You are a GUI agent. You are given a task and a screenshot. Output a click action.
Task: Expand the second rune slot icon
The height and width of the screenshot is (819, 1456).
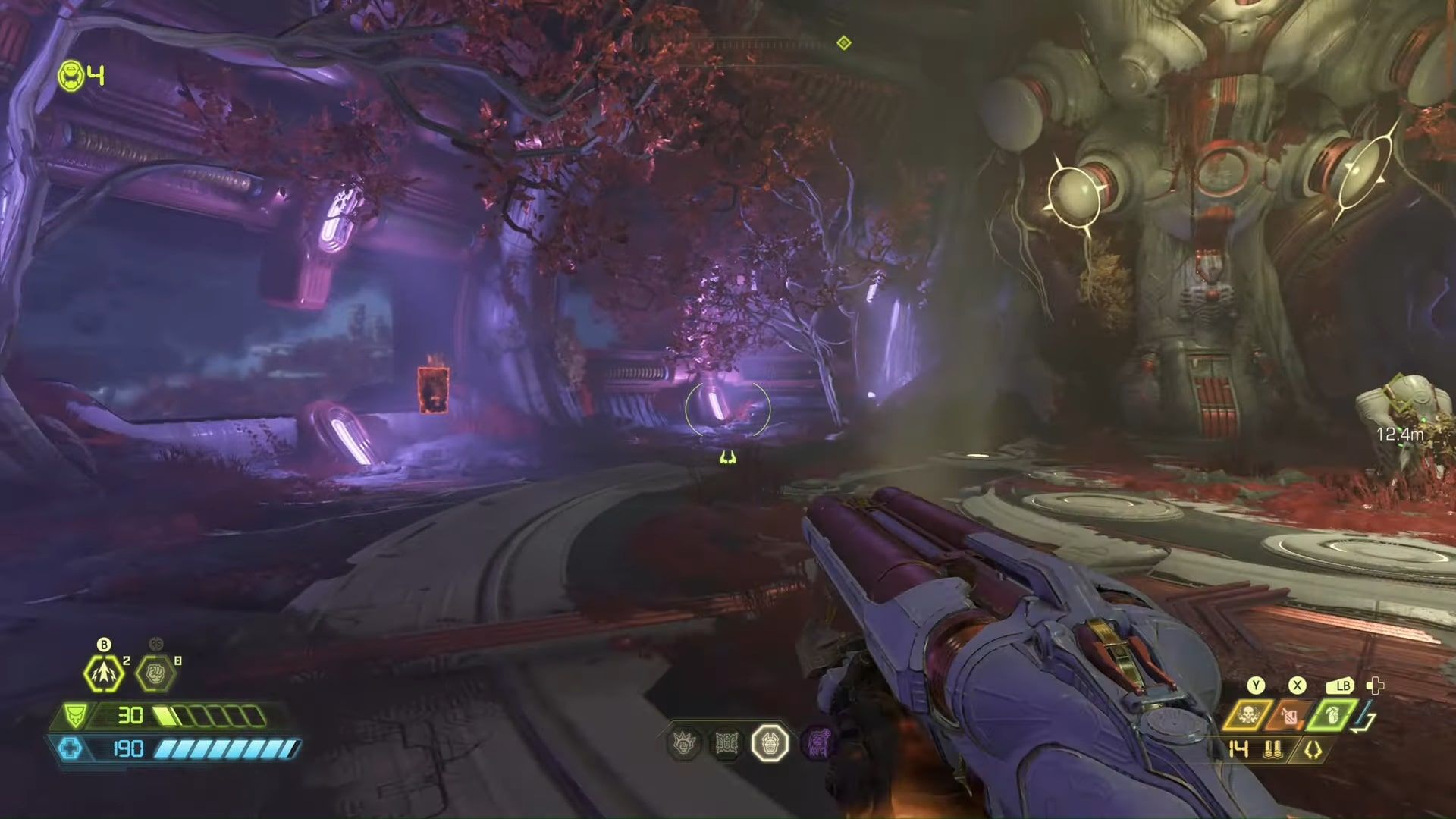726,742
